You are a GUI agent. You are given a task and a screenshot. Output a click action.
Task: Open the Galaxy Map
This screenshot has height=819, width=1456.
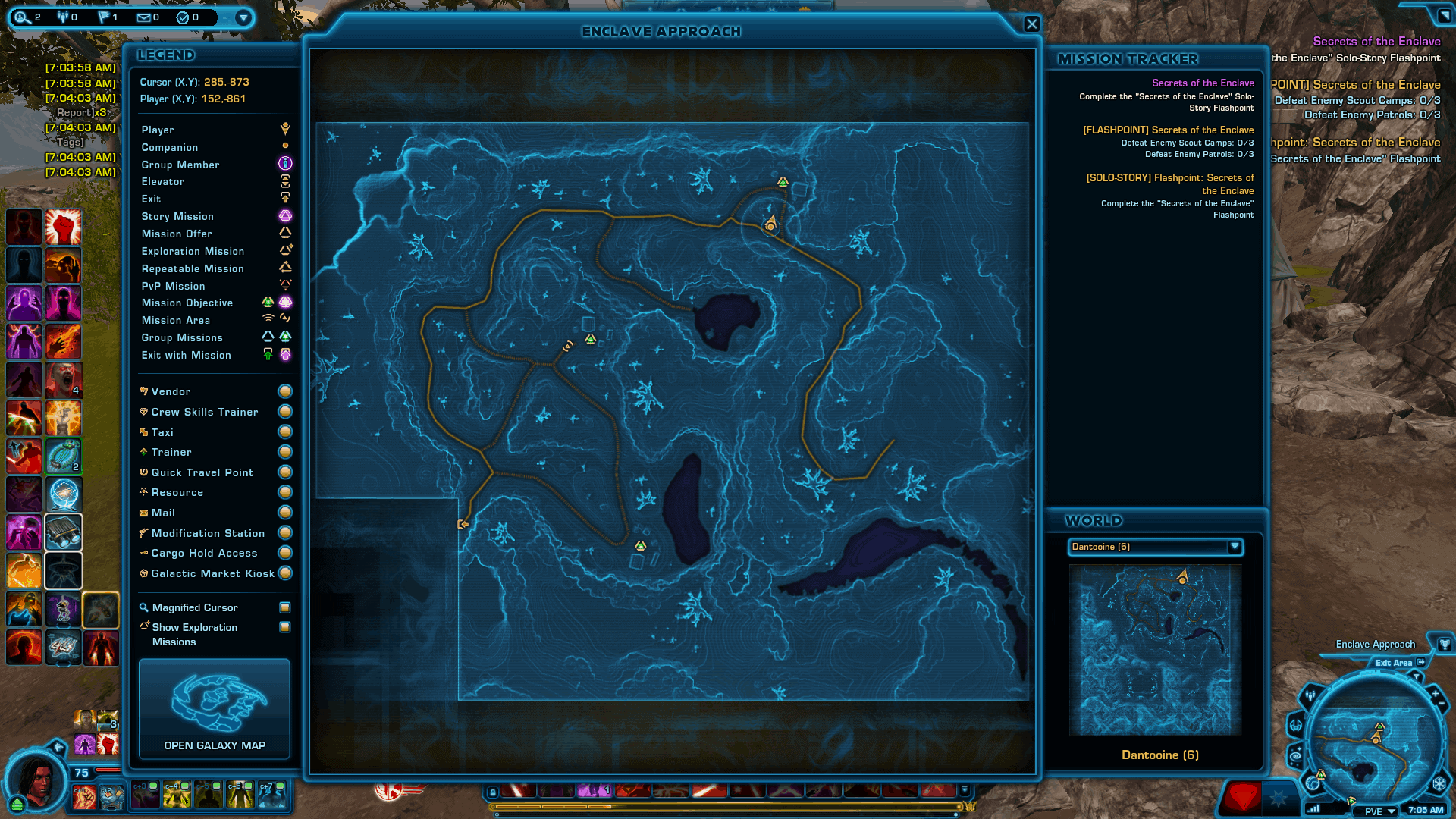[x=215, y=708]
